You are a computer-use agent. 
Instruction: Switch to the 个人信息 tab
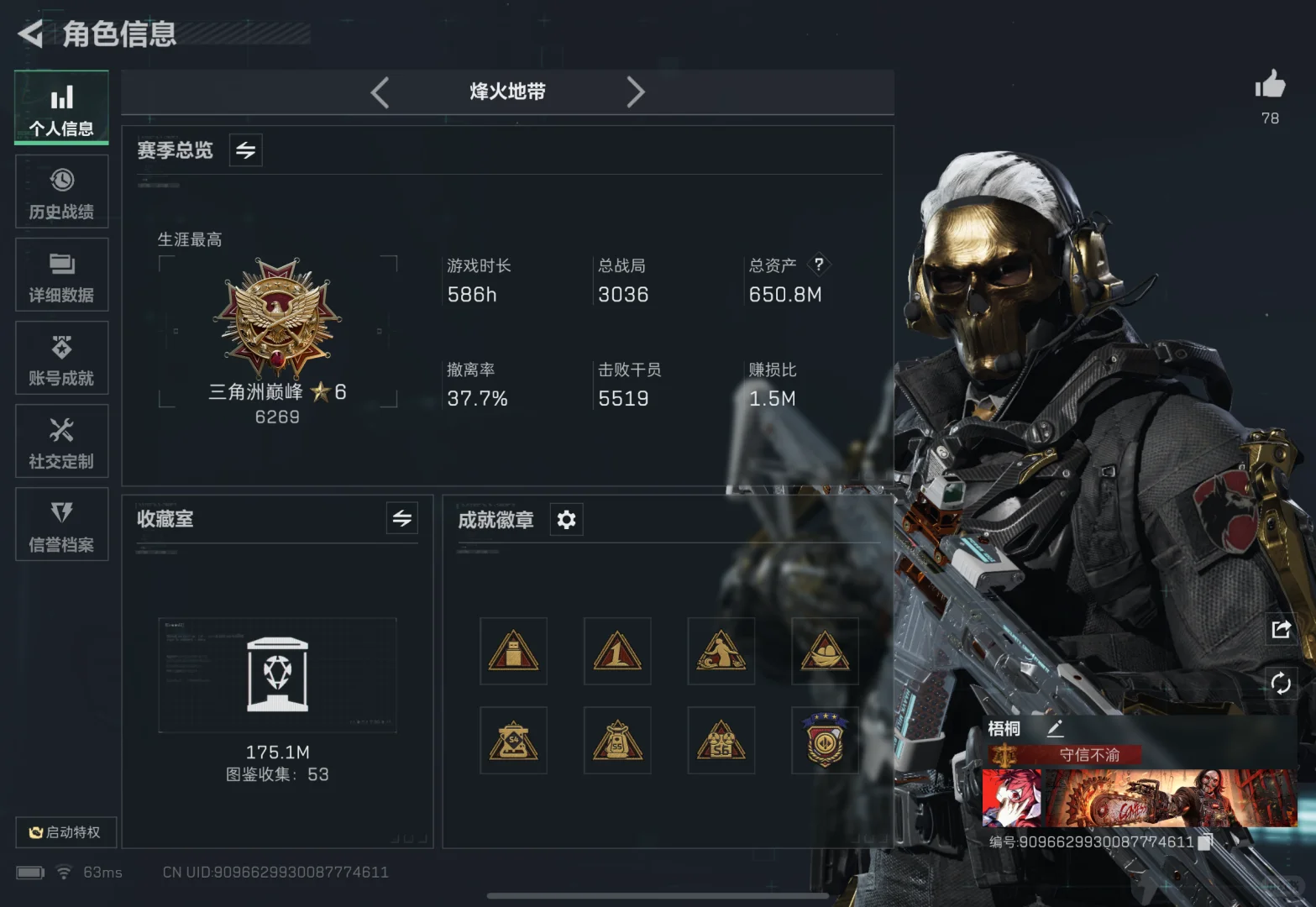61,108
